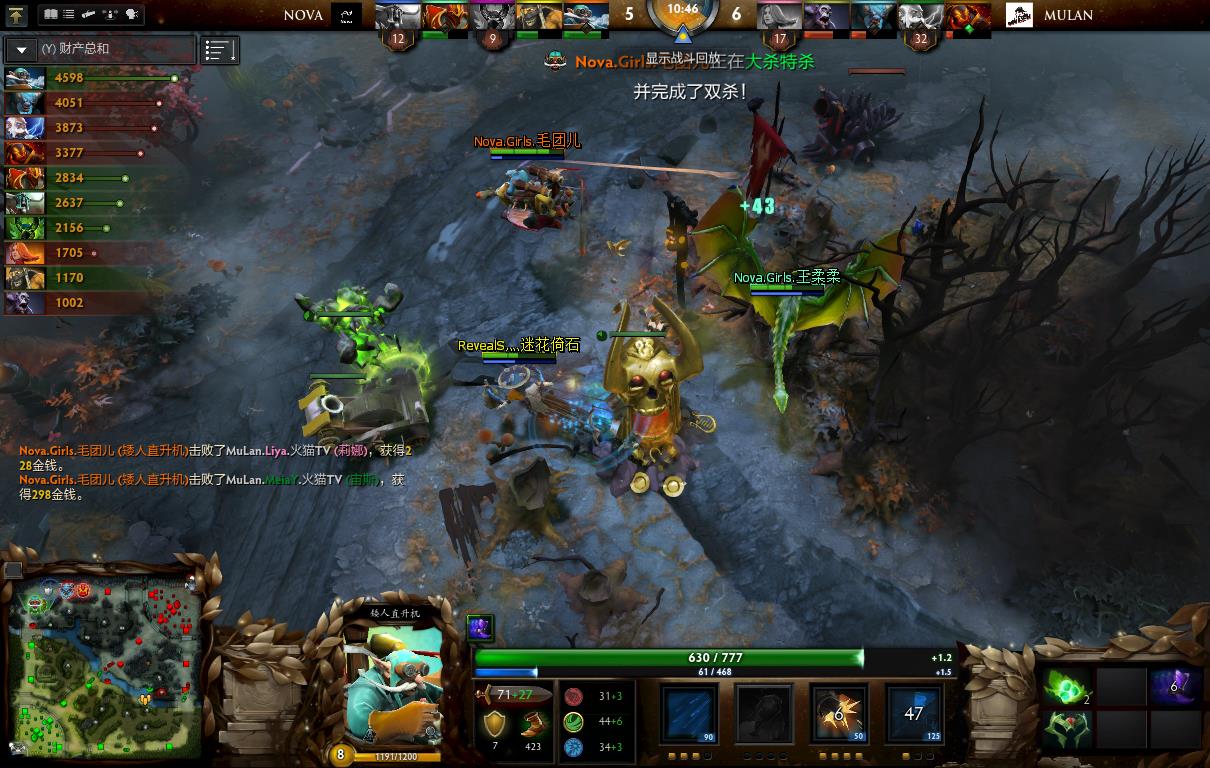1210x768 pixels.
Task: Select the greyed-out Homing Missile ability
Action: 764,714
